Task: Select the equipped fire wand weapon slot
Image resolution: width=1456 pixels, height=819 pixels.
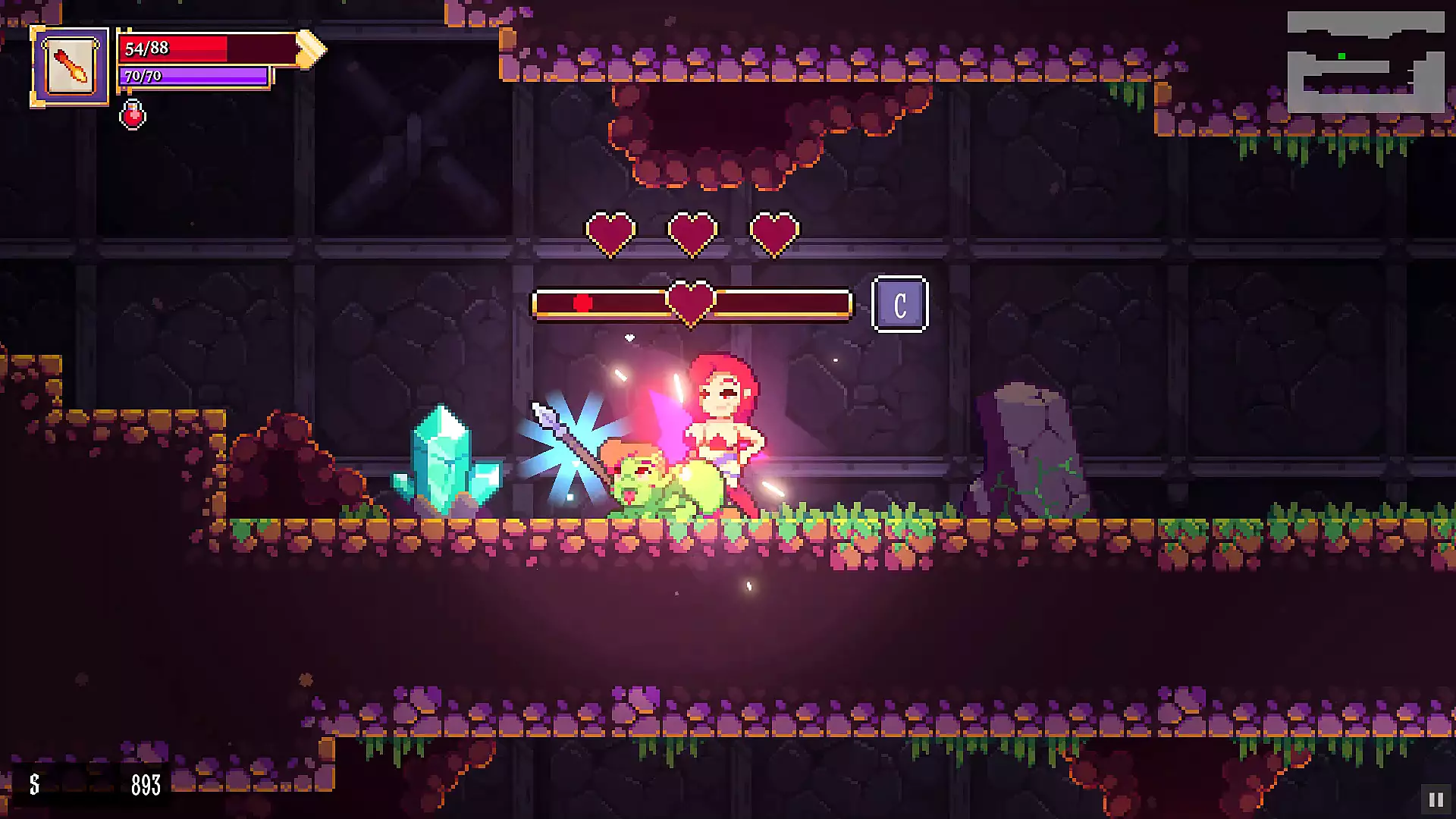Action: (70, 67)
